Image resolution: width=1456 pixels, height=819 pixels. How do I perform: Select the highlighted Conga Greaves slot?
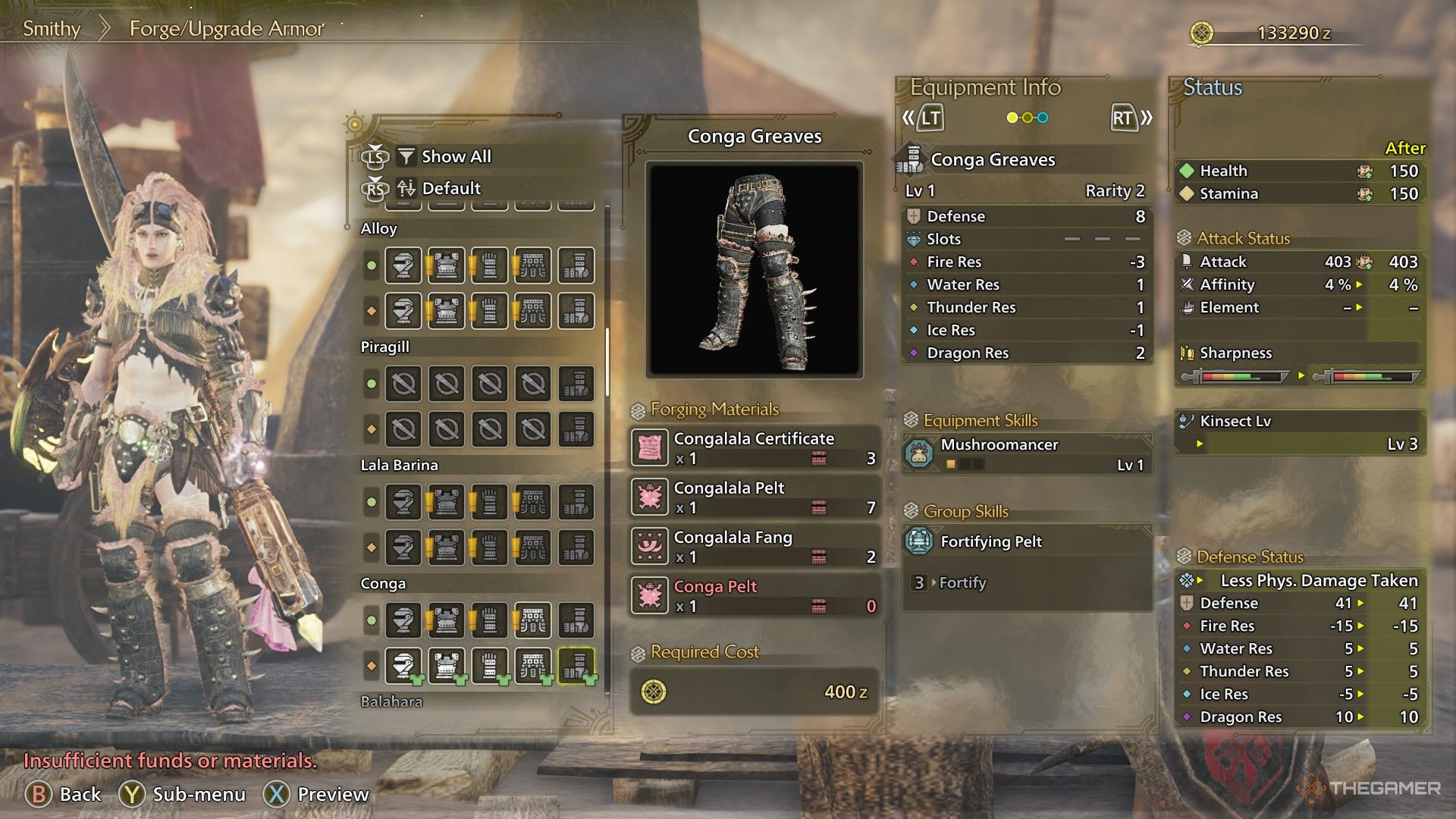[x=576, y=666]
